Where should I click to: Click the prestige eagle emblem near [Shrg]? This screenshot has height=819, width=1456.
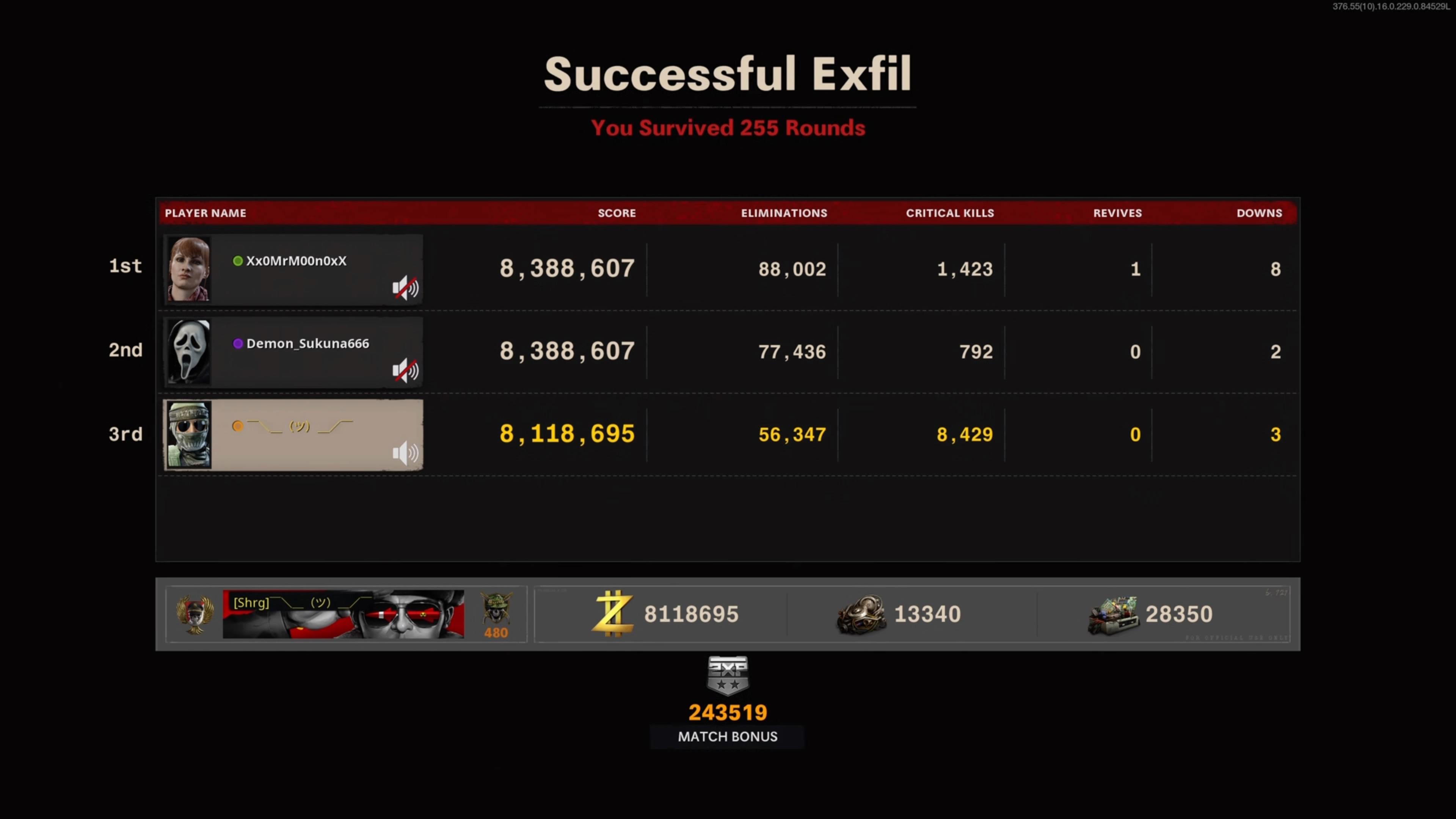coord(195,614)
